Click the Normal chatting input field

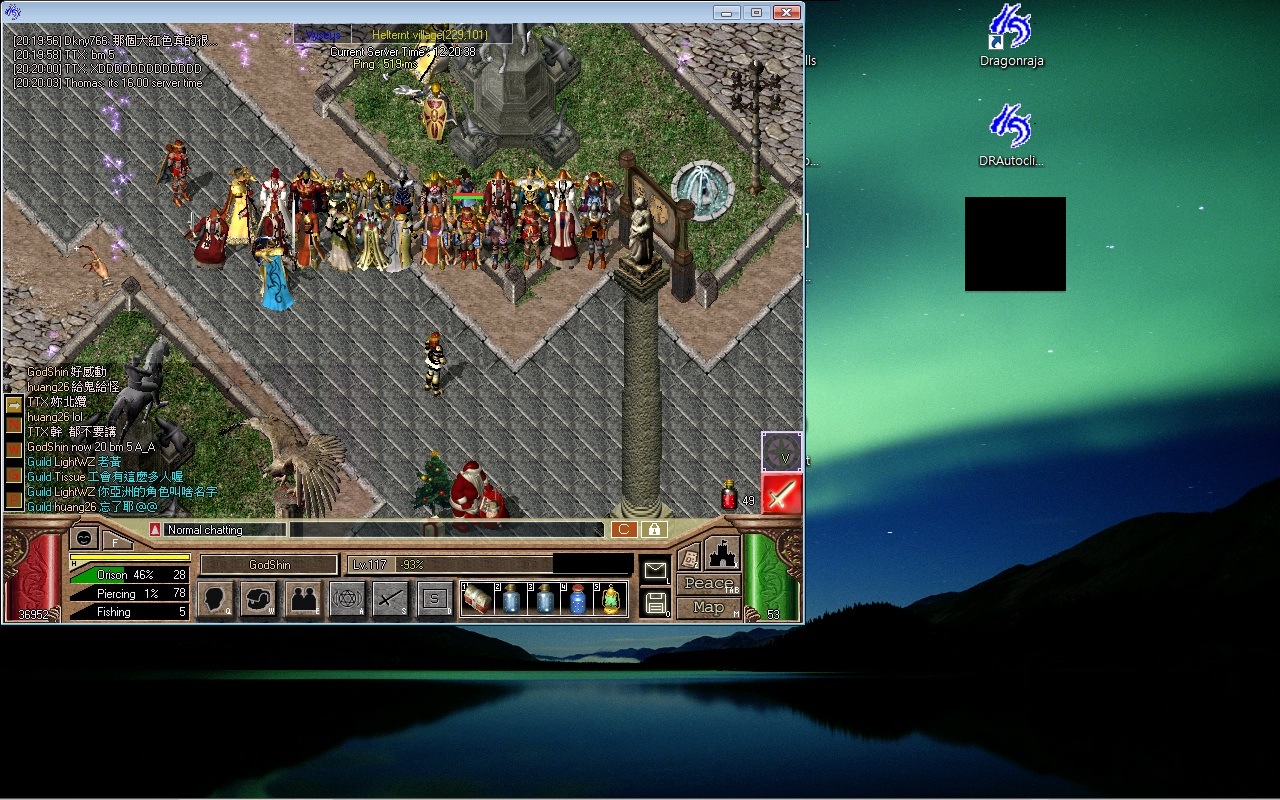225,530
